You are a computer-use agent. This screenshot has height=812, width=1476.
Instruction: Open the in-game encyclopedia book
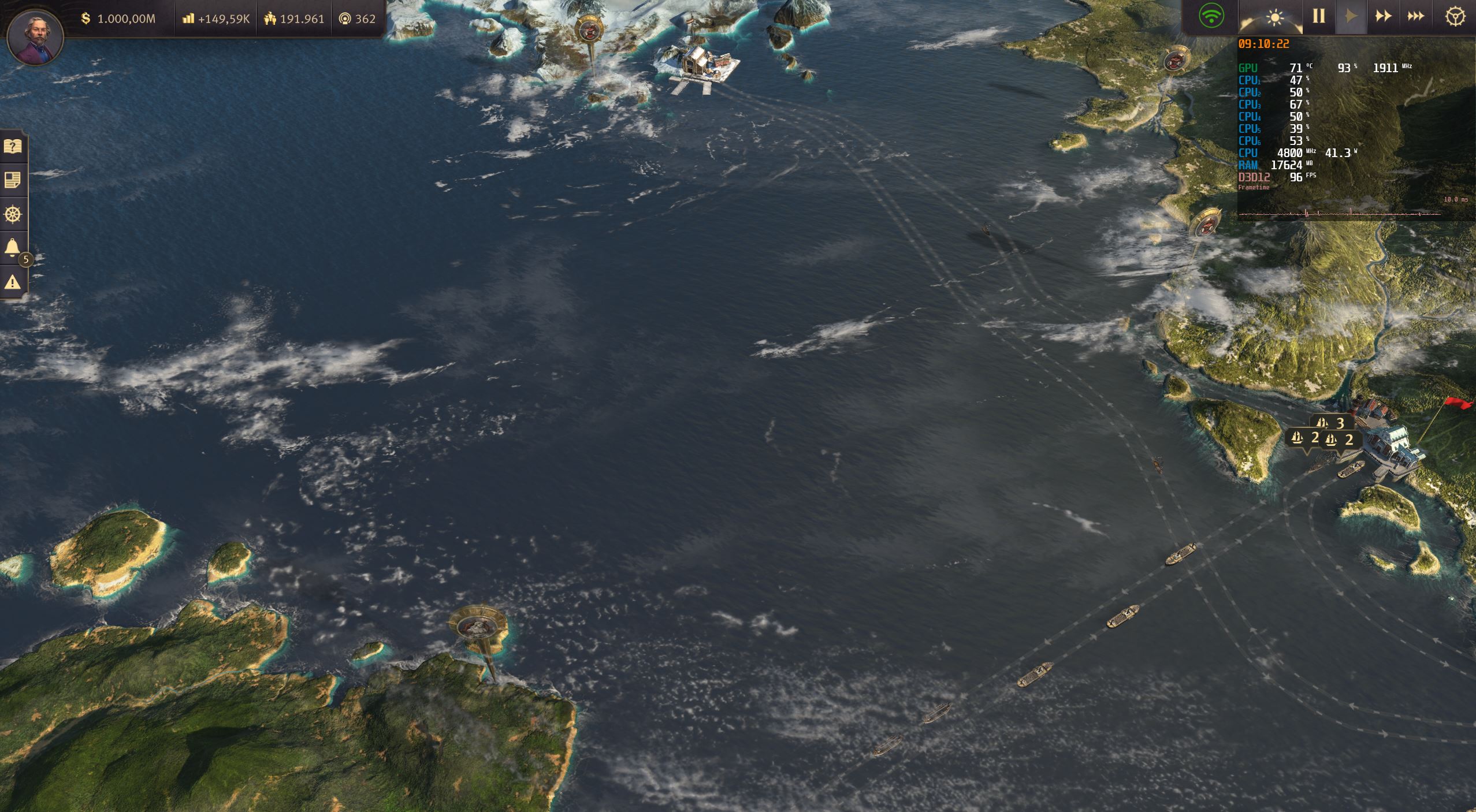14,146
